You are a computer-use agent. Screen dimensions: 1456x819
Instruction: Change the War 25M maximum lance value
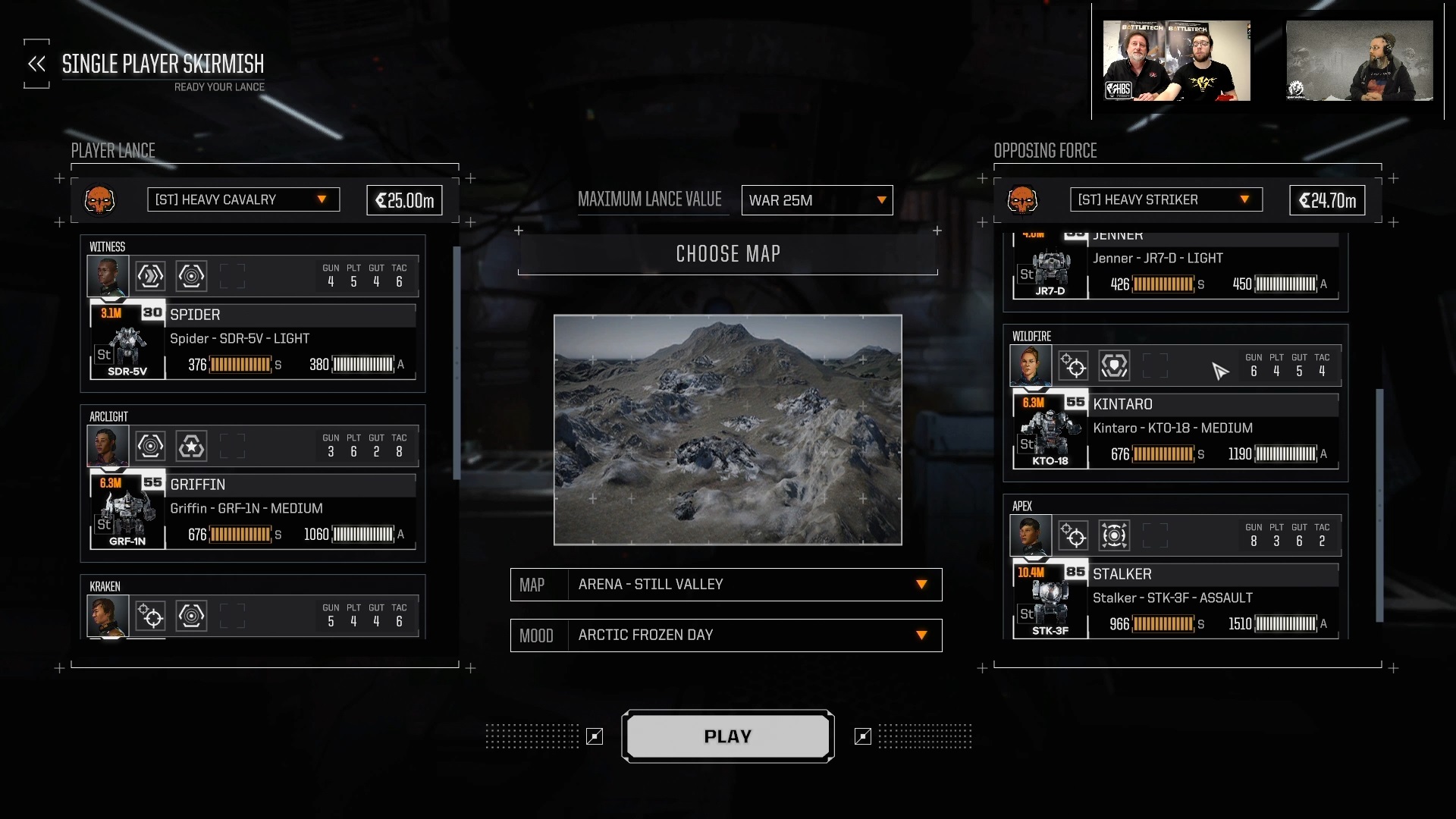817,200
